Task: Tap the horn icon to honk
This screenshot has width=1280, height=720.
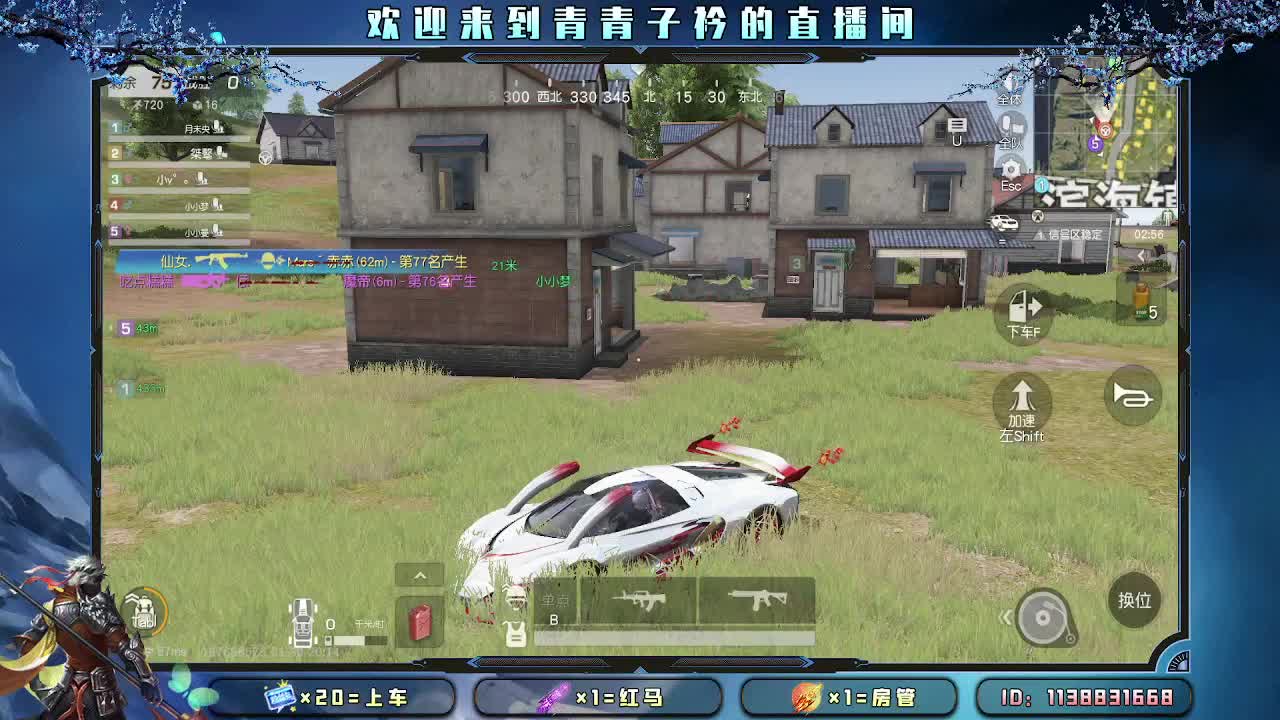Action: click(x=1132, y=397)
